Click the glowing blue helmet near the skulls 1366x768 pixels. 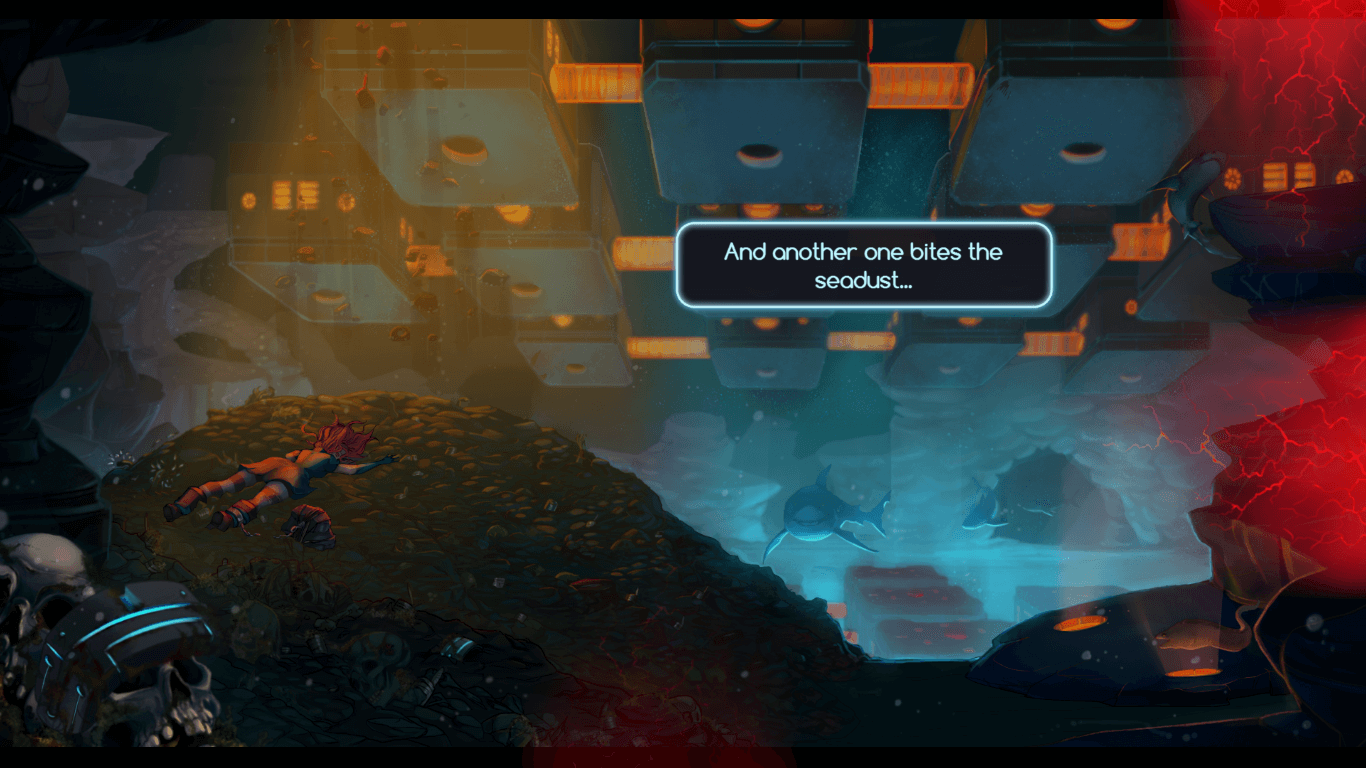pyautogui.click(x=112, y=640)
